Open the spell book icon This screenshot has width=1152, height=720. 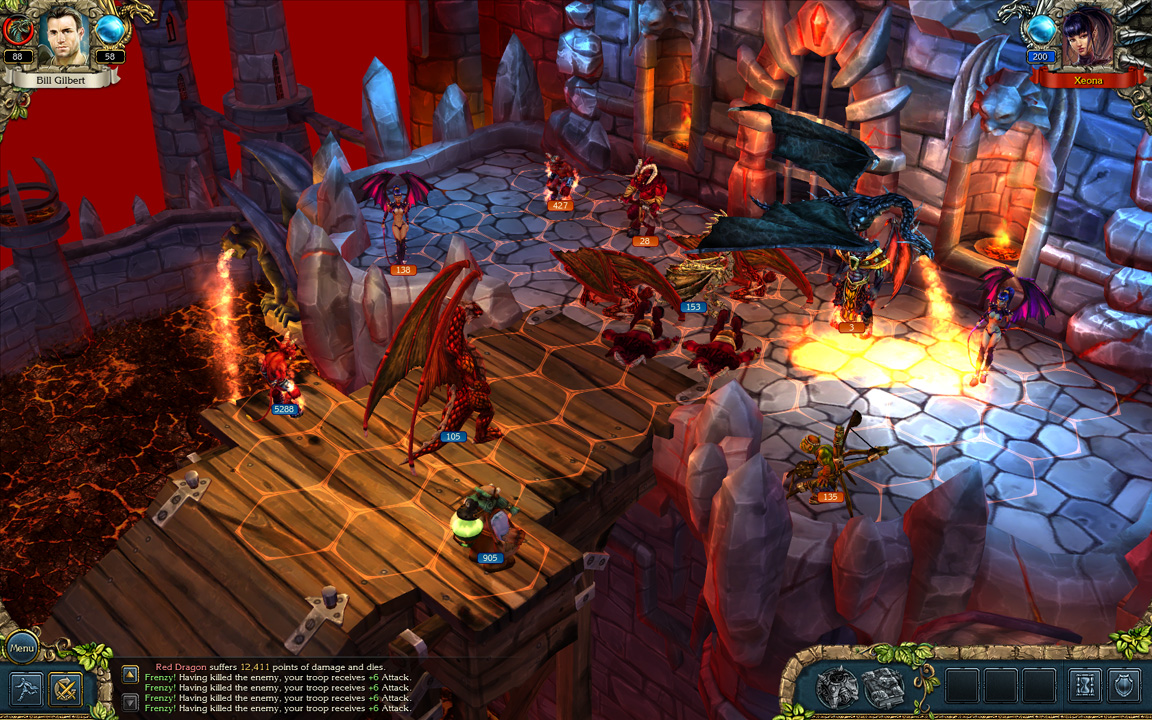pyautogui.click(x=883, y=687)
